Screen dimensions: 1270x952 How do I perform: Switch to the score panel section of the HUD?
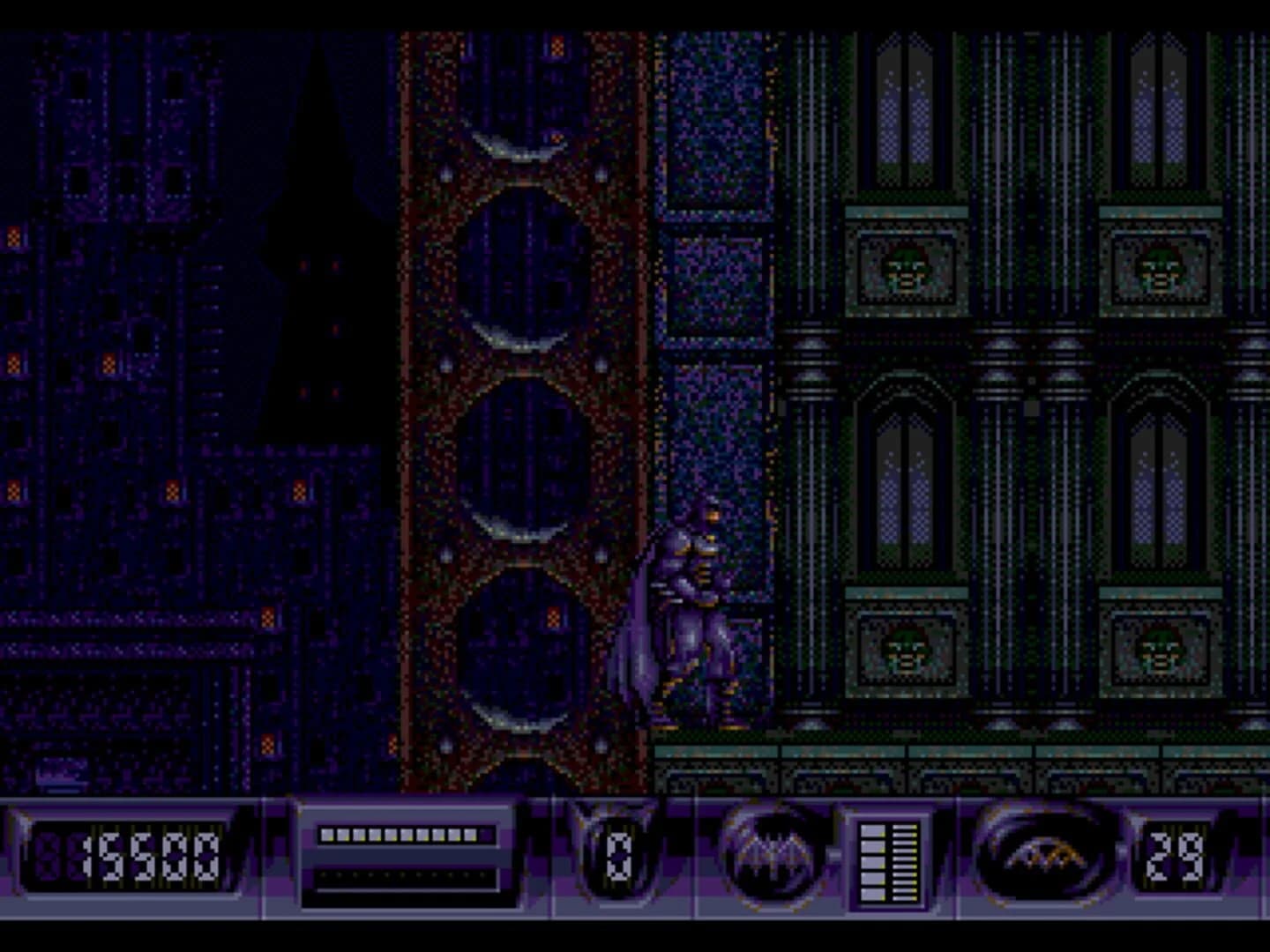coord(132,855)
